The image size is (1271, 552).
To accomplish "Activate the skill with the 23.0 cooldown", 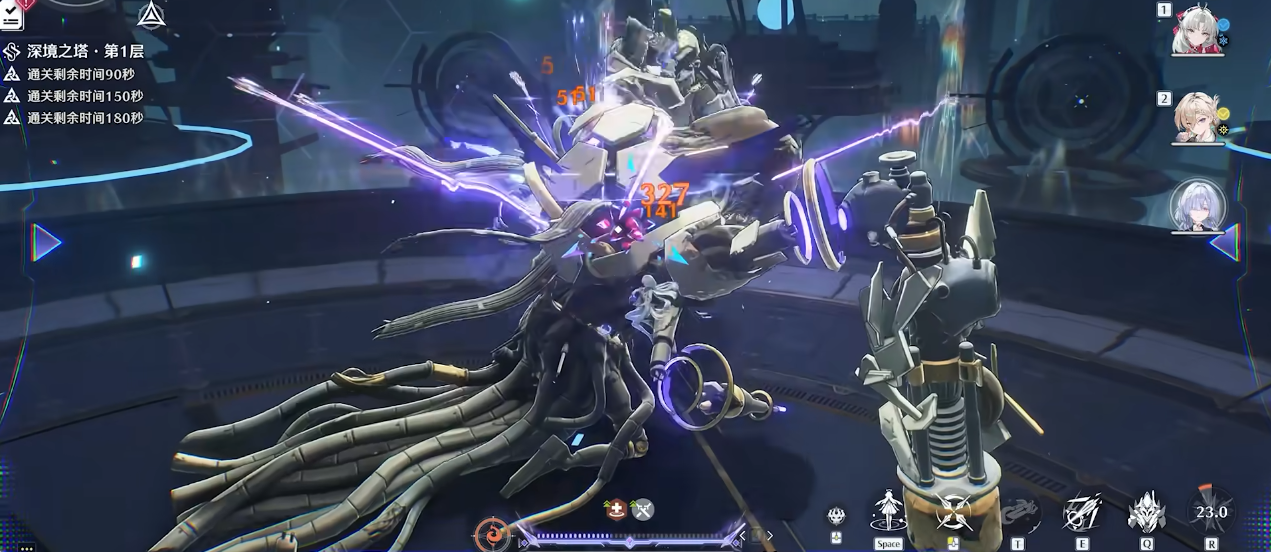I will coord(1211,512).
